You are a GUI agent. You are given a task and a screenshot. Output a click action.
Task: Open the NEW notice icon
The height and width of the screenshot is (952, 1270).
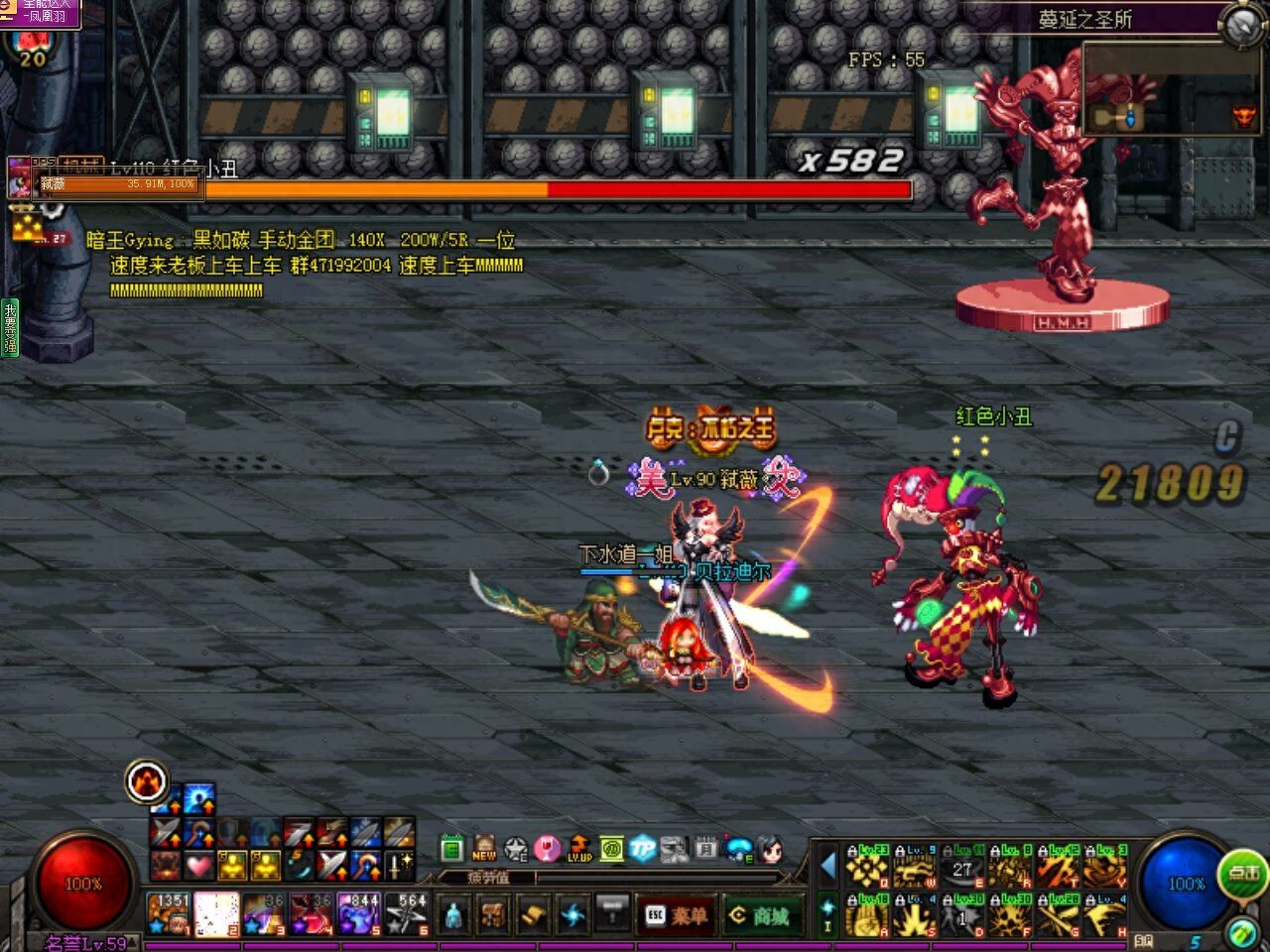484,849
